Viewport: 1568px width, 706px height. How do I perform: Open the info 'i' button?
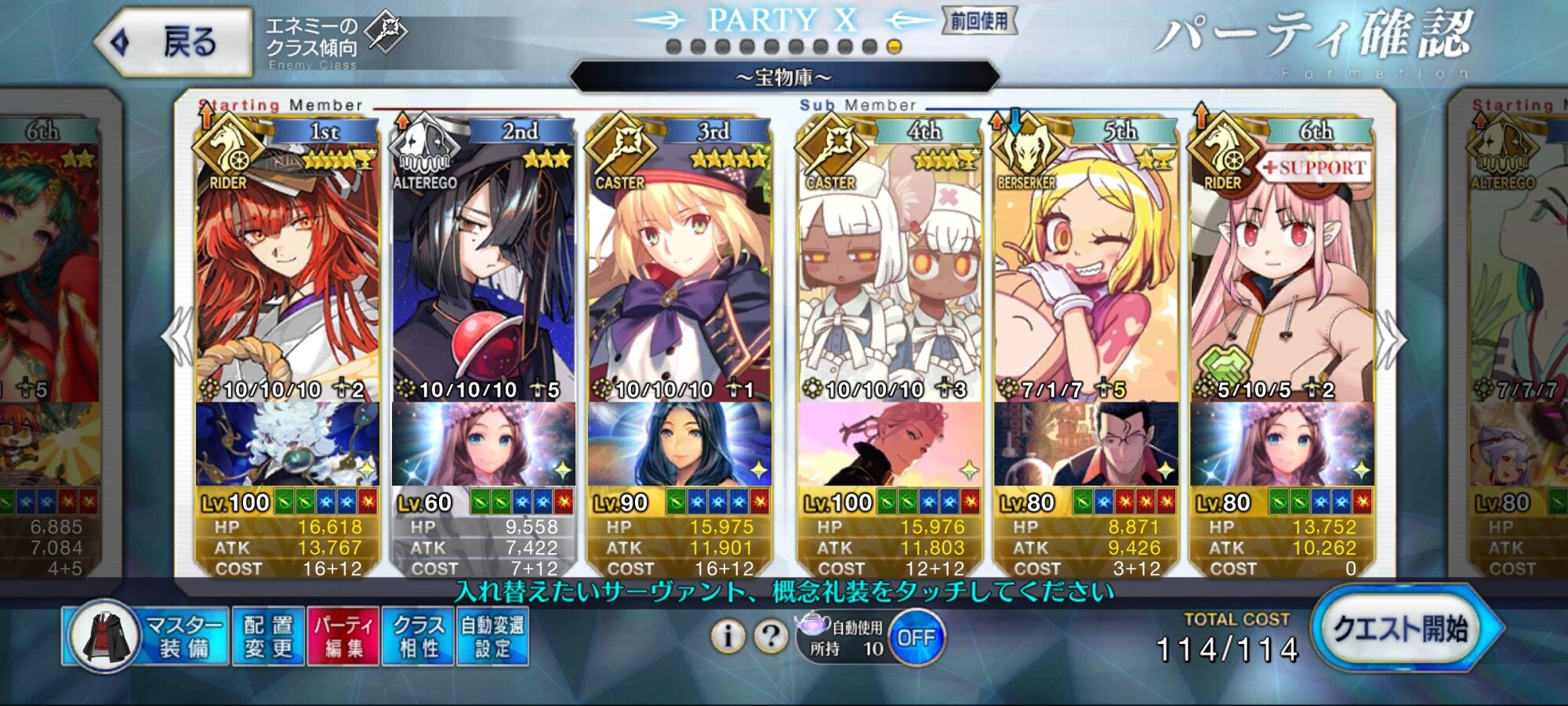coord(728,636)
